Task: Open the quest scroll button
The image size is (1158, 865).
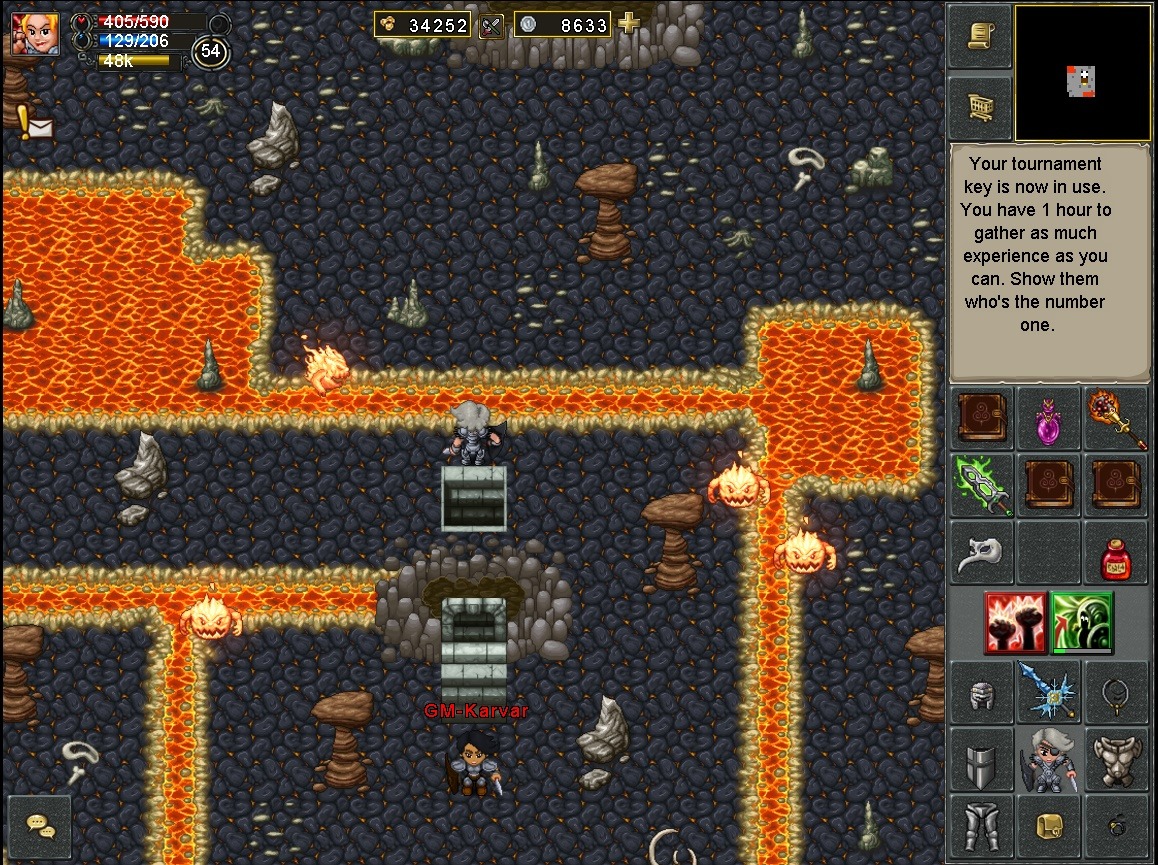Action: 979,36
